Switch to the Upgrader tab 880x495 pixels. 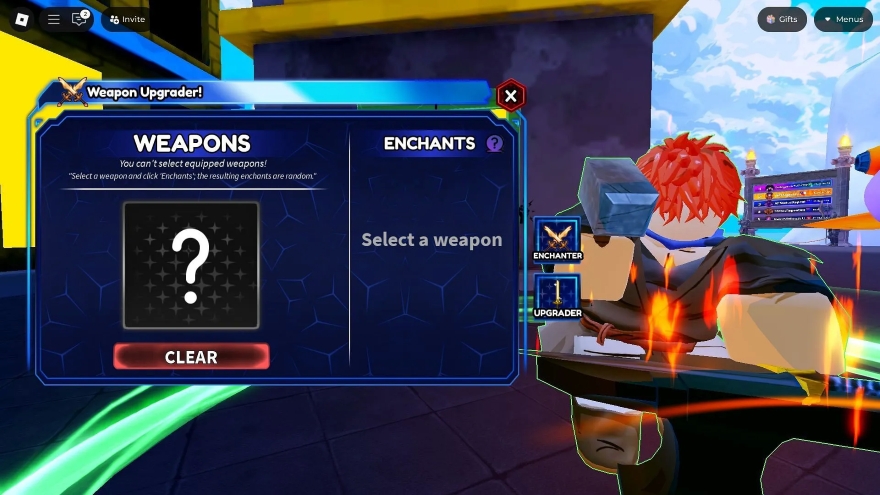coord(557,298)
